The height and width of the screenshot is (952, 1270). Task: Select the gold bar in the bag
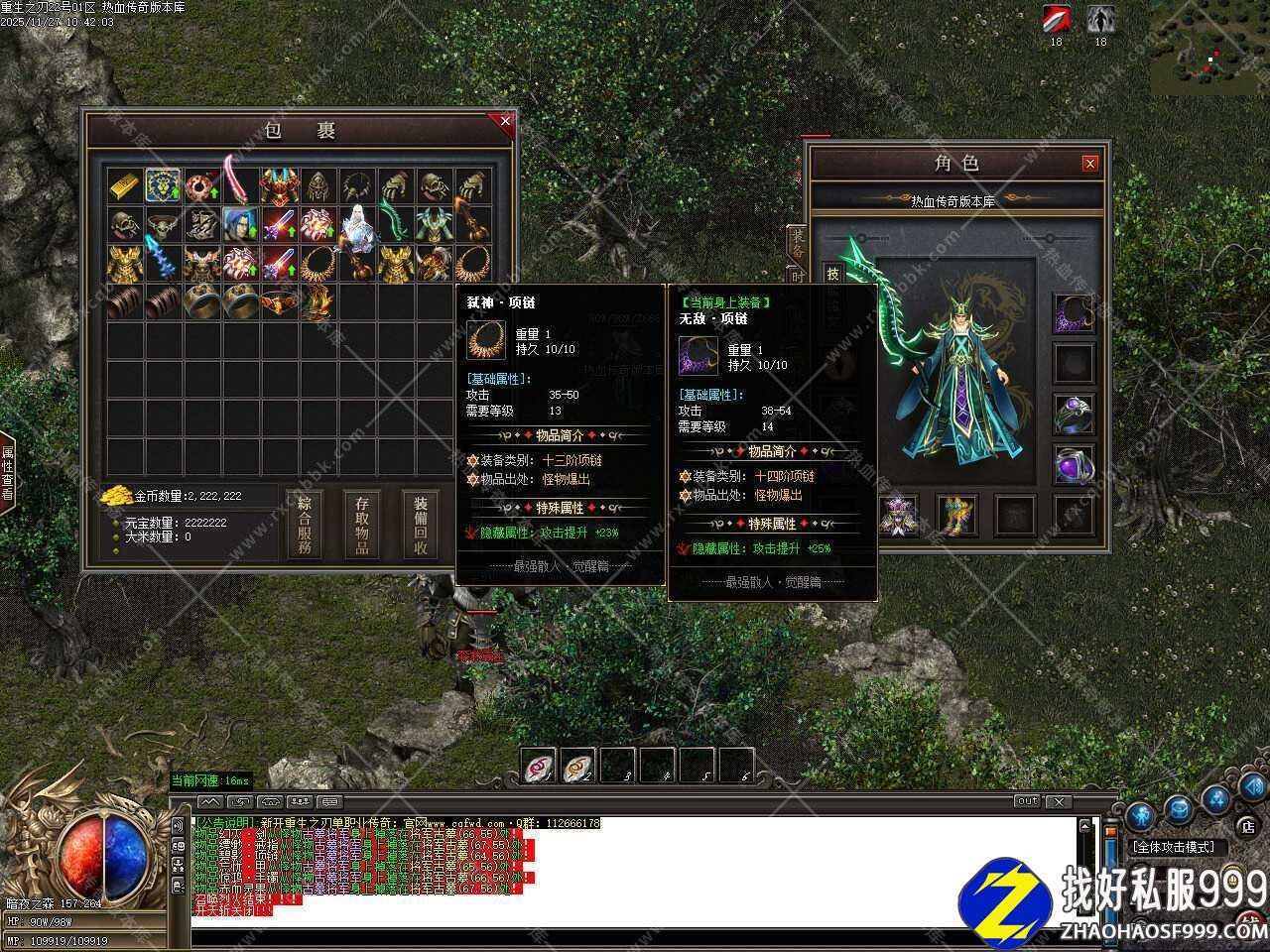click(x=125, y=186)
